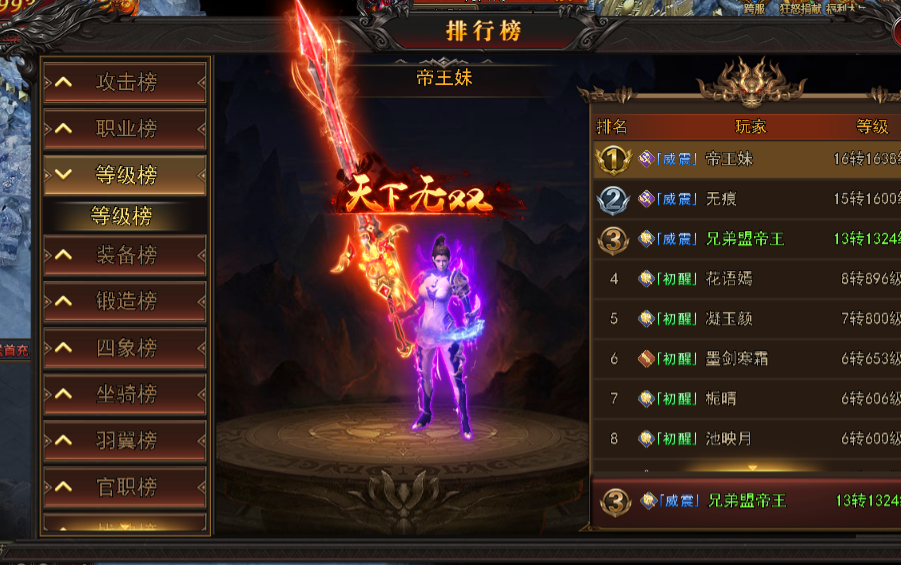Click the down arrow below the player list
Screen dimensions: 901x565
[753, 467]
